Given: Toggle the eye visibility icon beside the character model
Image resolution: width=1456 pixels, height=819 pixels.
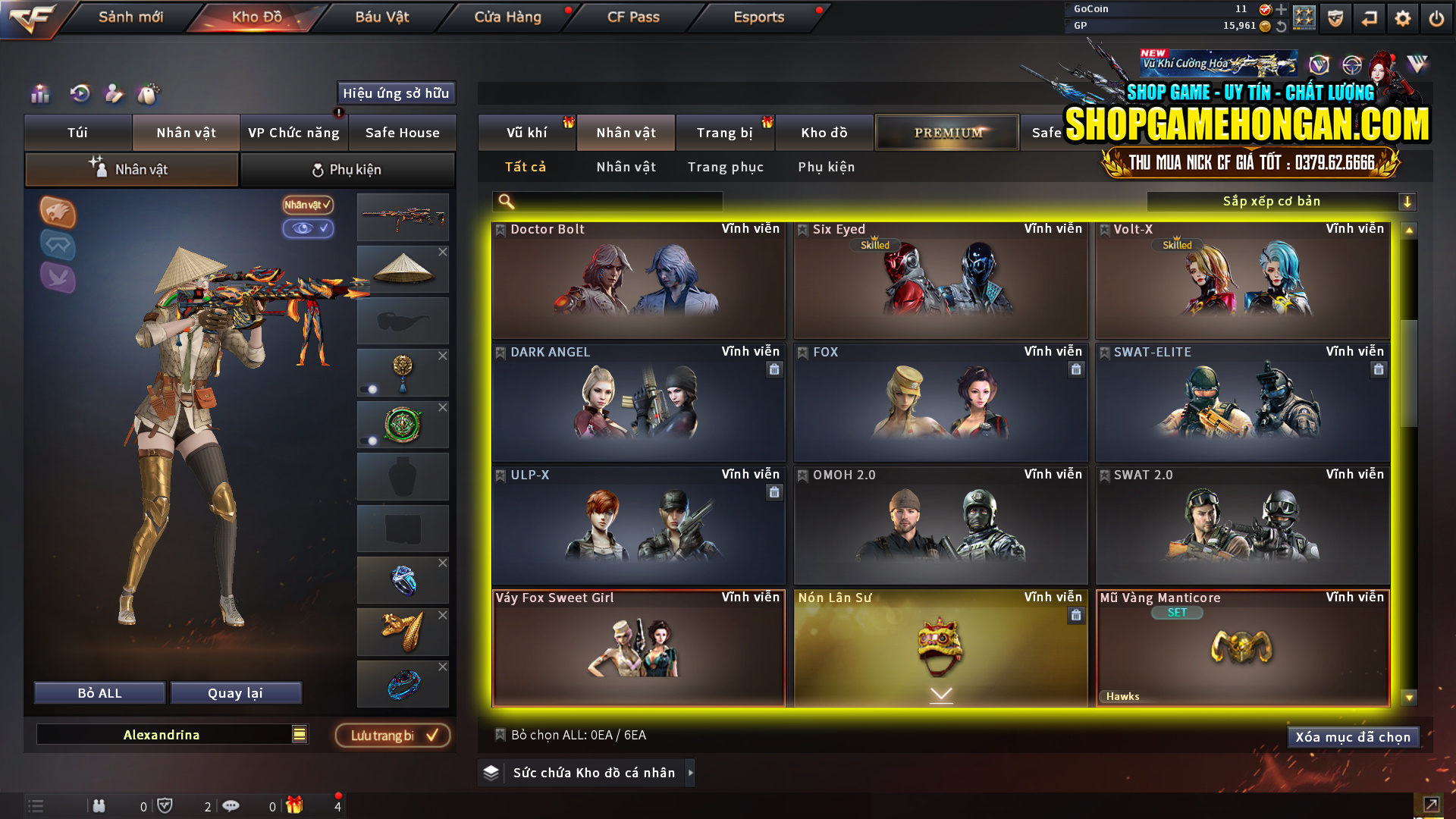Looking at the screenshot, I should click(x=306, y=229).
